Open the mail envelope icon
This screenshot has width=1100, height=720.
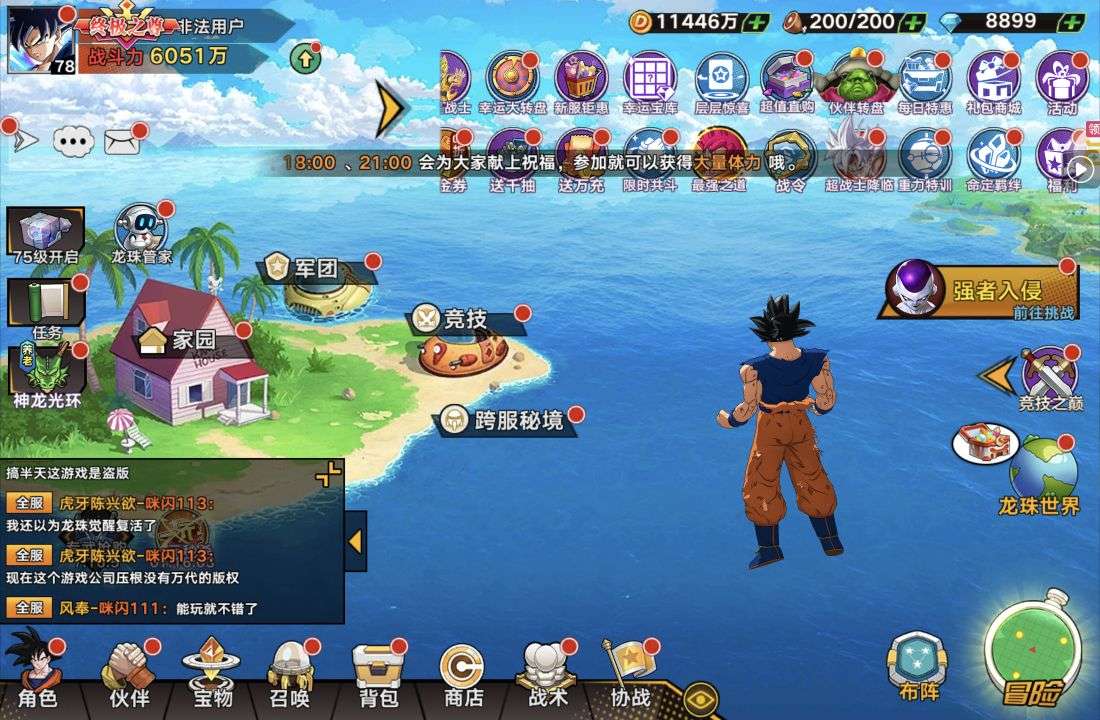tap(121, 142)
